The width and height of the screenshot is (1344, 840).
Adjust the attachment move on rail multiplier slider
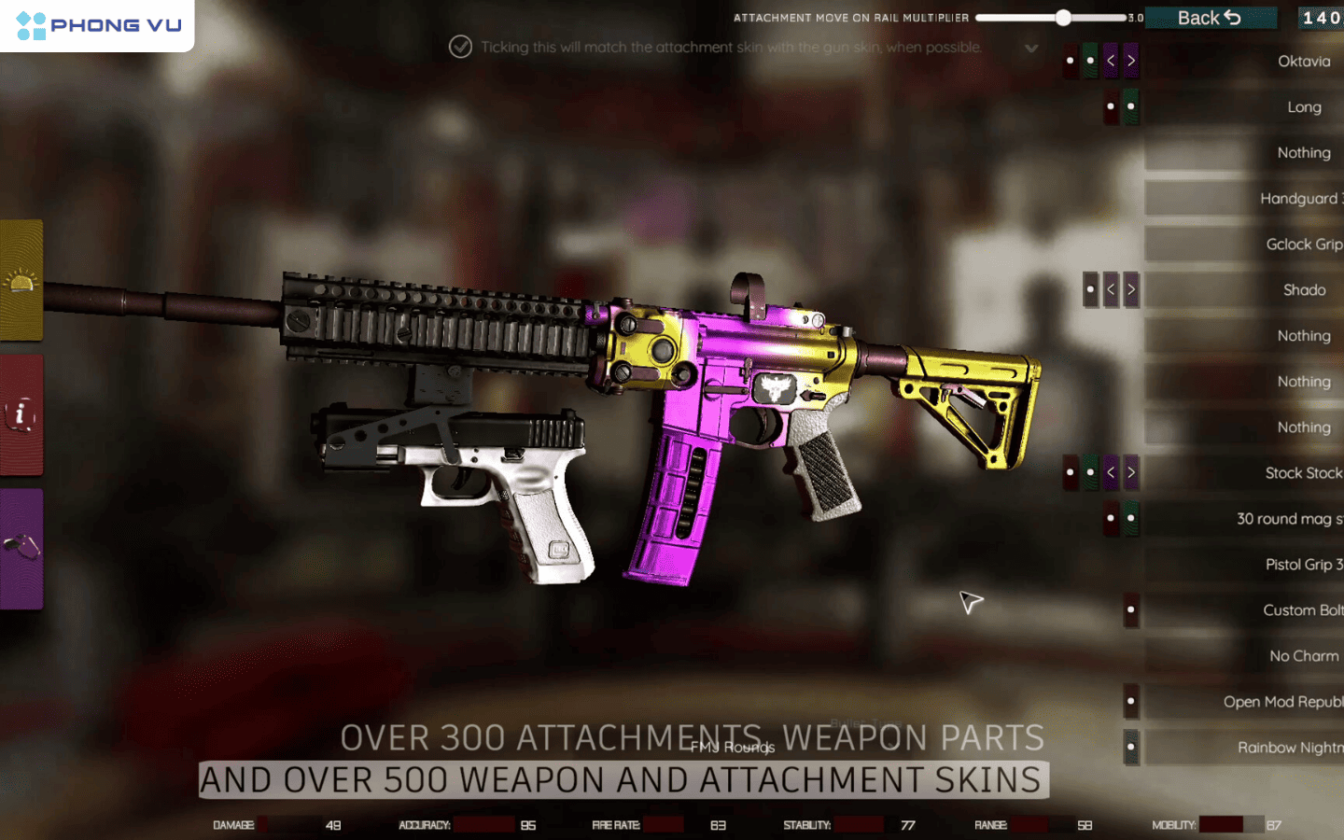[1063, 18]
